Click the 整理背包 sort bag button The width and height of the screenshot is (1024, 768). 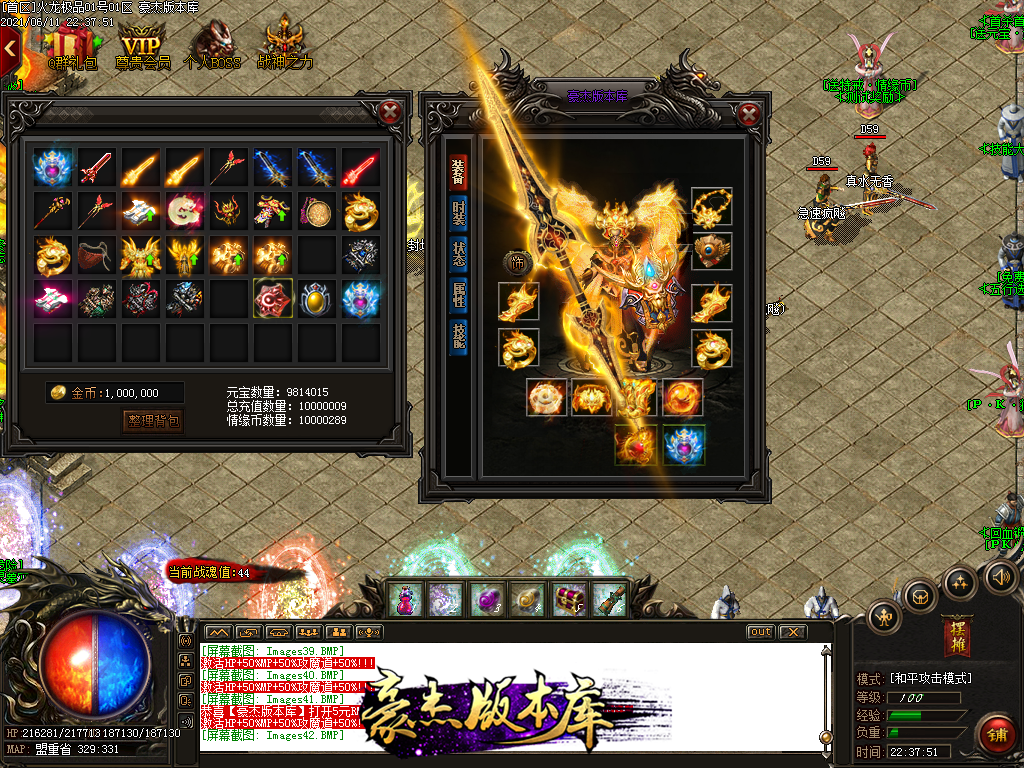click(154, 421)
